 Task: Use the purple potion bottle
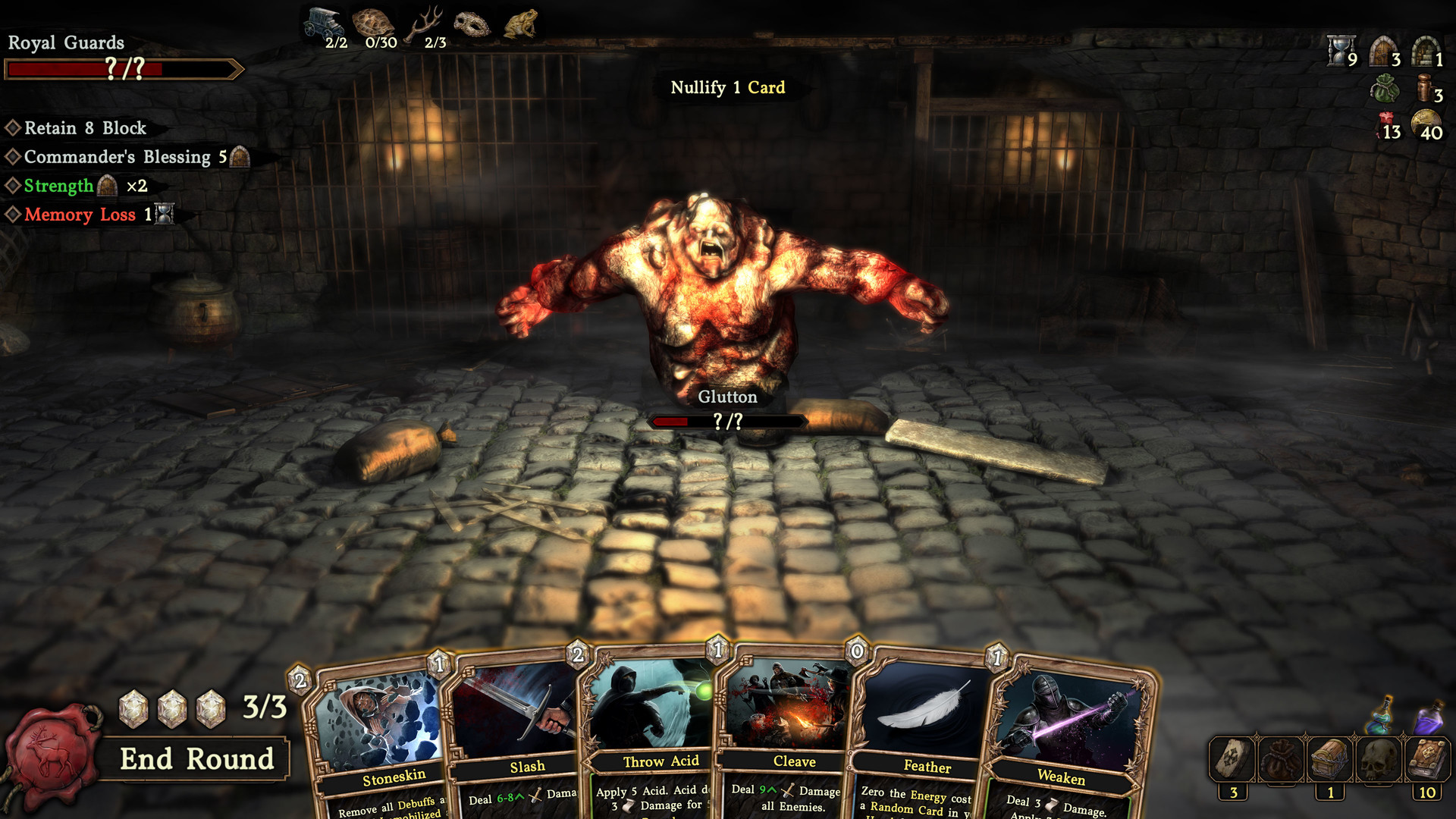[1429, 717]
